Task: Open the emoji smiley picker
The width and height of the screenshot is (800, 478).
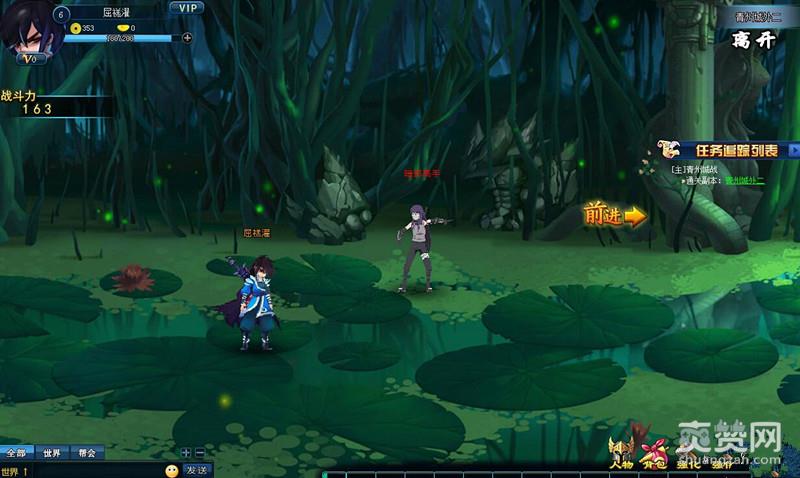Action: point(172,470)
